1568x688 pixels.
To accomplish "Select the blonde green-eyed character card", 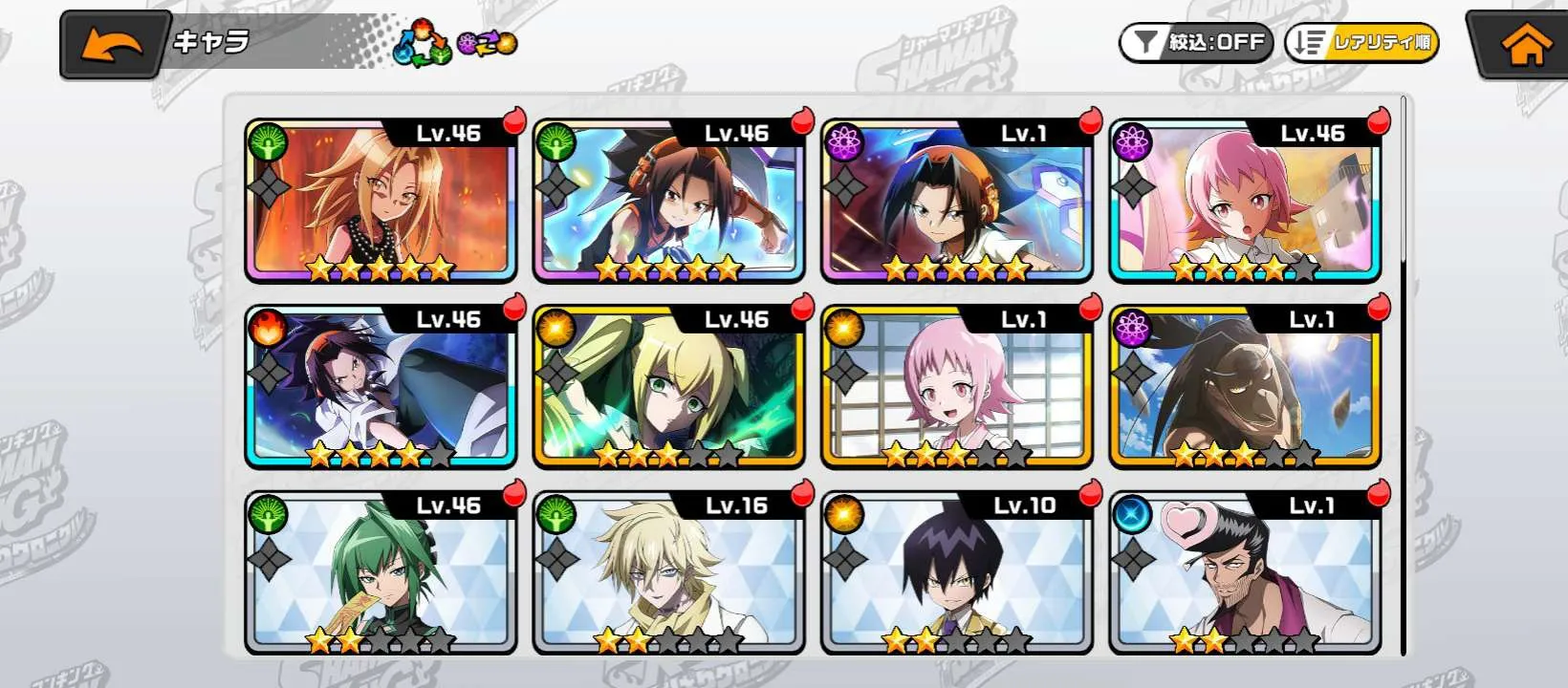I will point(669,388).
